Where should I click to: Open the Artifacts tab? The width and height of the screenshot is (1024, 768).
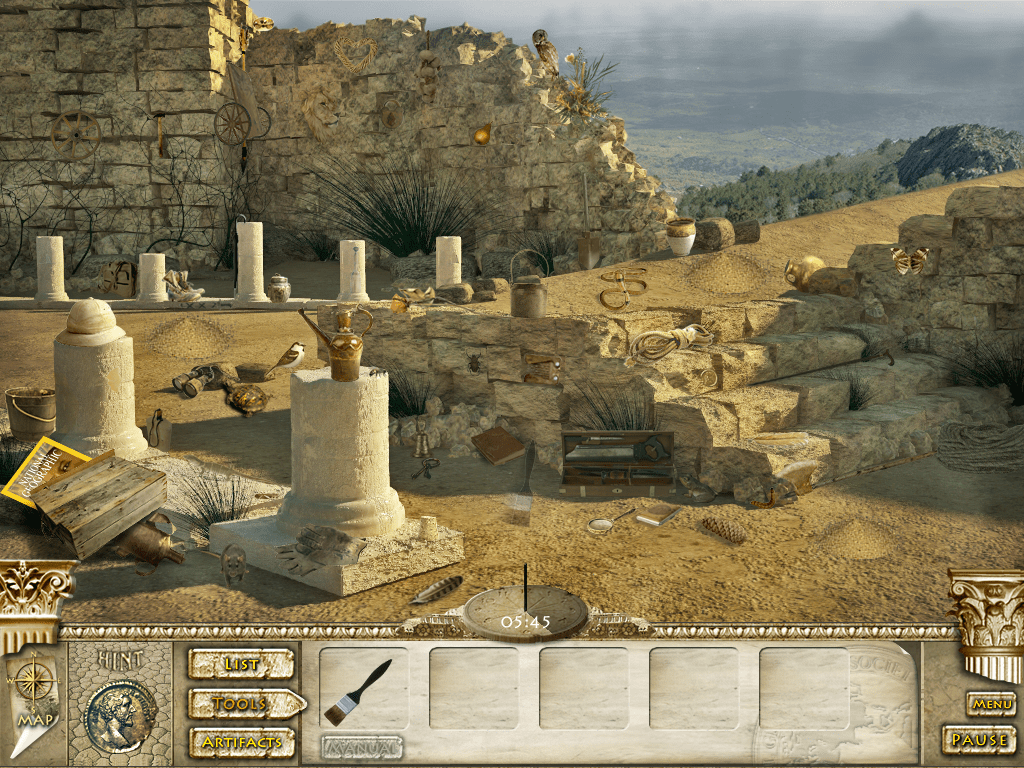[241, 742]
